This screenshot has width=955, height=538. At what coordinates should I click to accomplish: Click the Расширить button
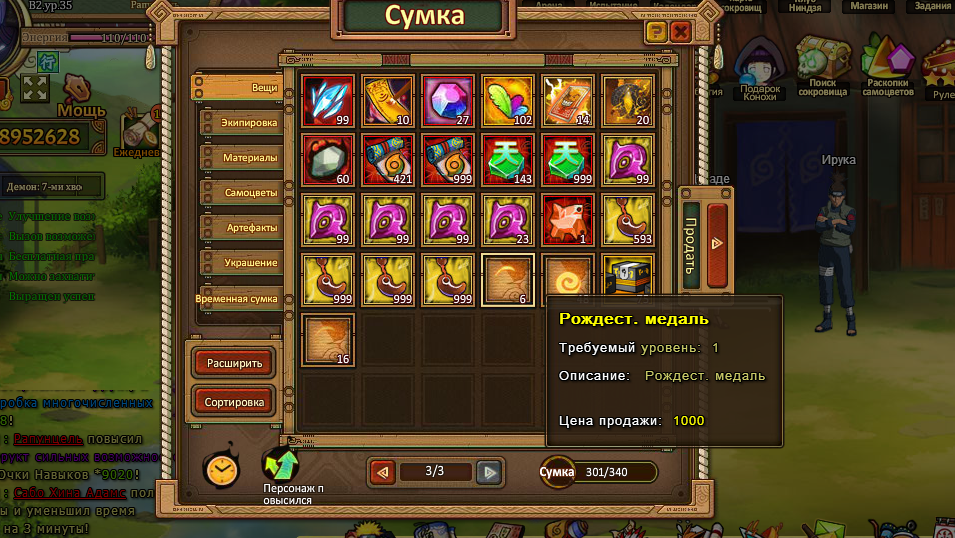(x=234, y=363)
